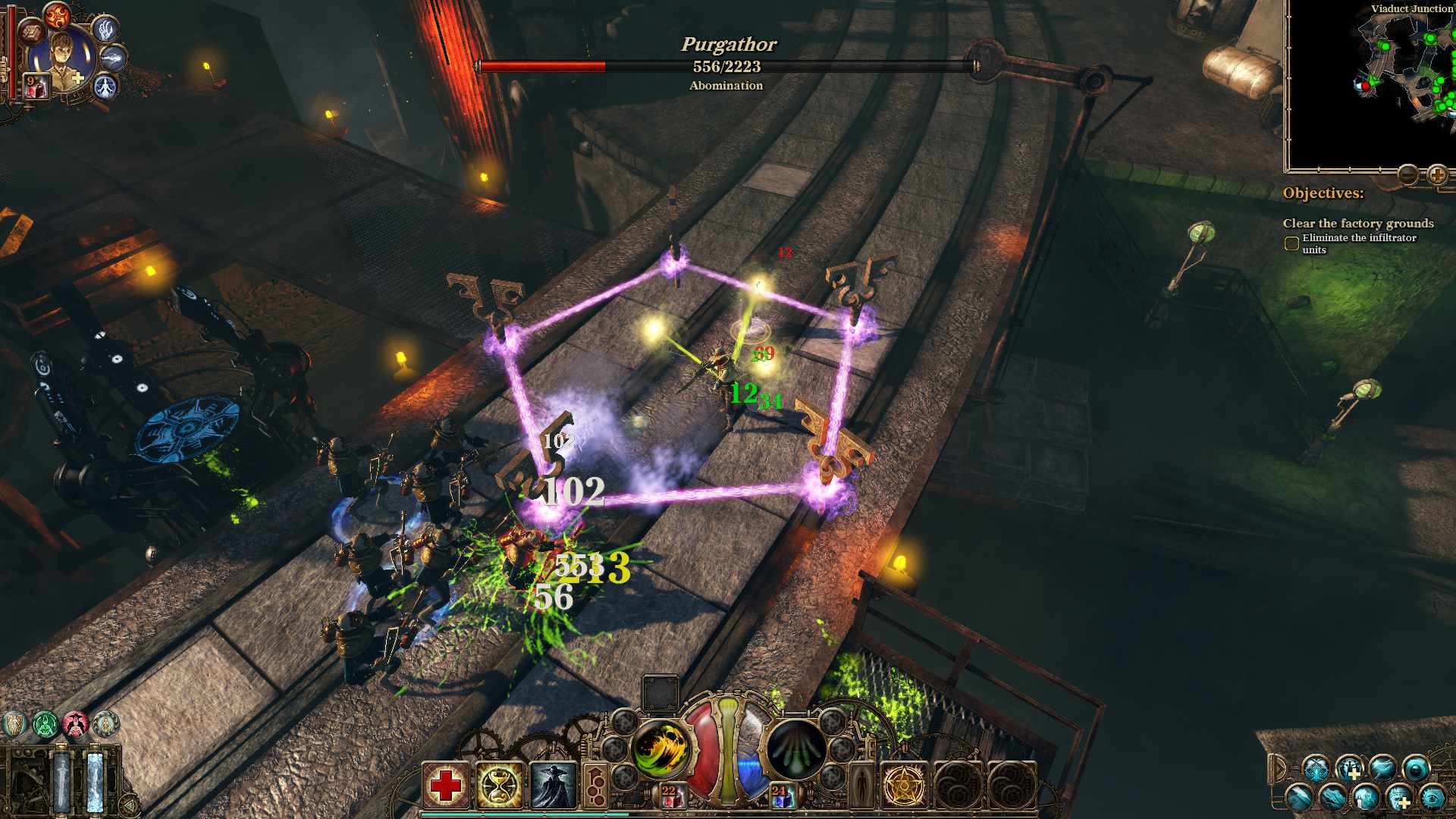
Task: Select the character doll inventory icon
Action: [861, 783]
